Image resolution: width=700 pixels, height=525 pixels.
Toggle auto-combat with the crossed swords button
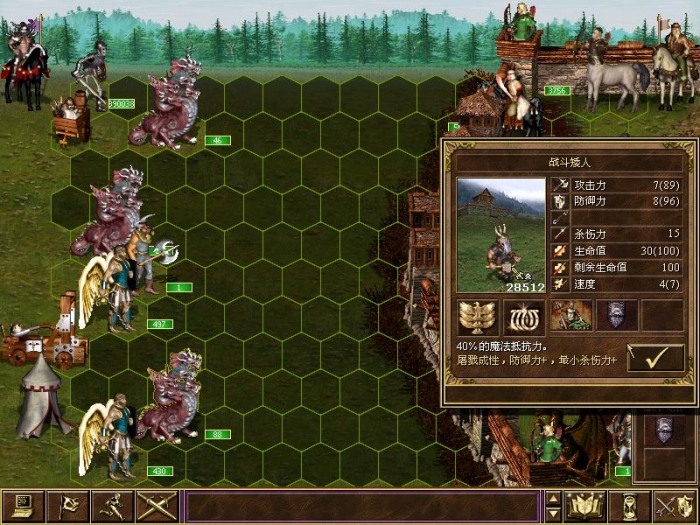click(156, 506)
